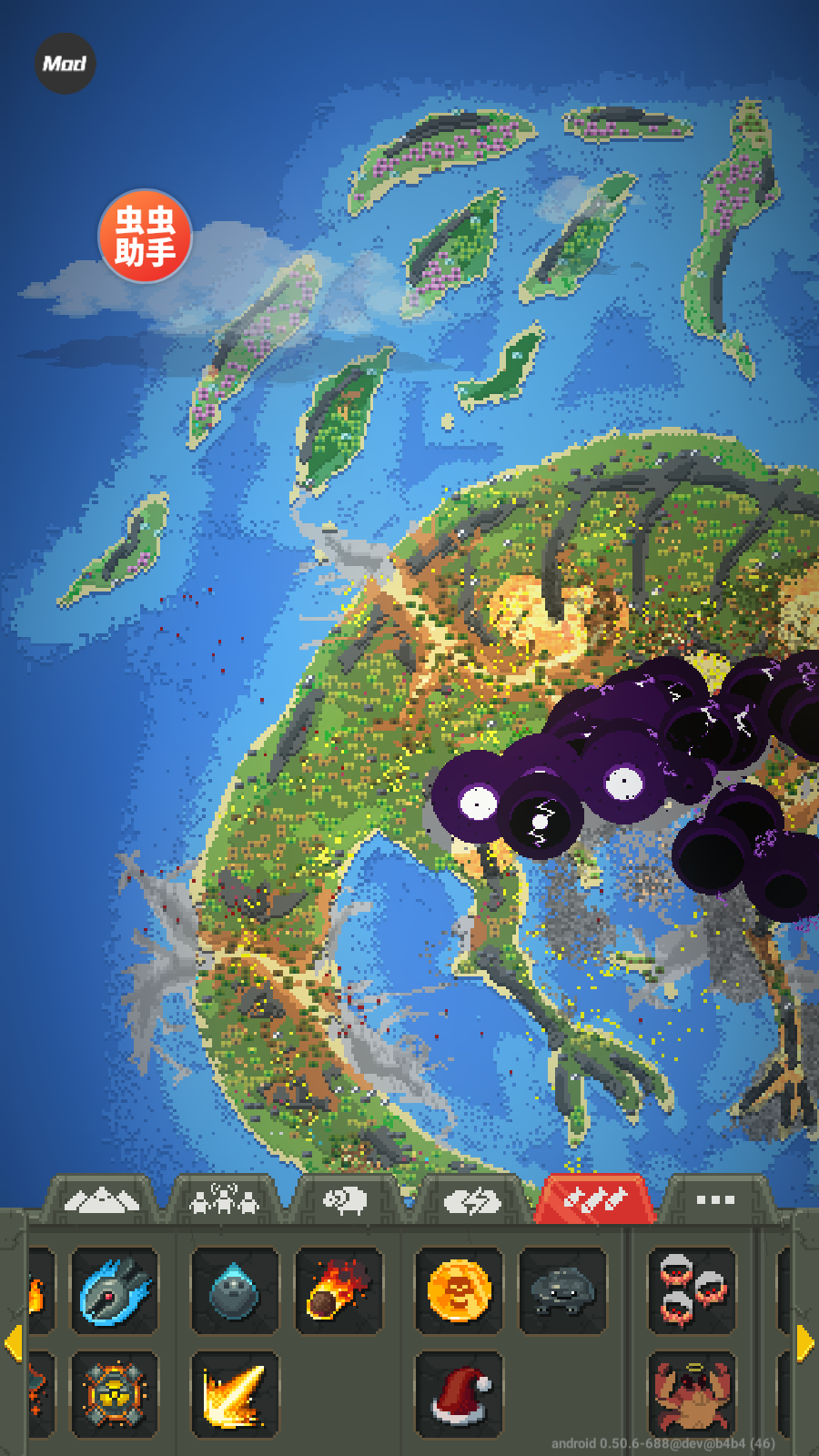Open the Mod menu button

point(65,64)
